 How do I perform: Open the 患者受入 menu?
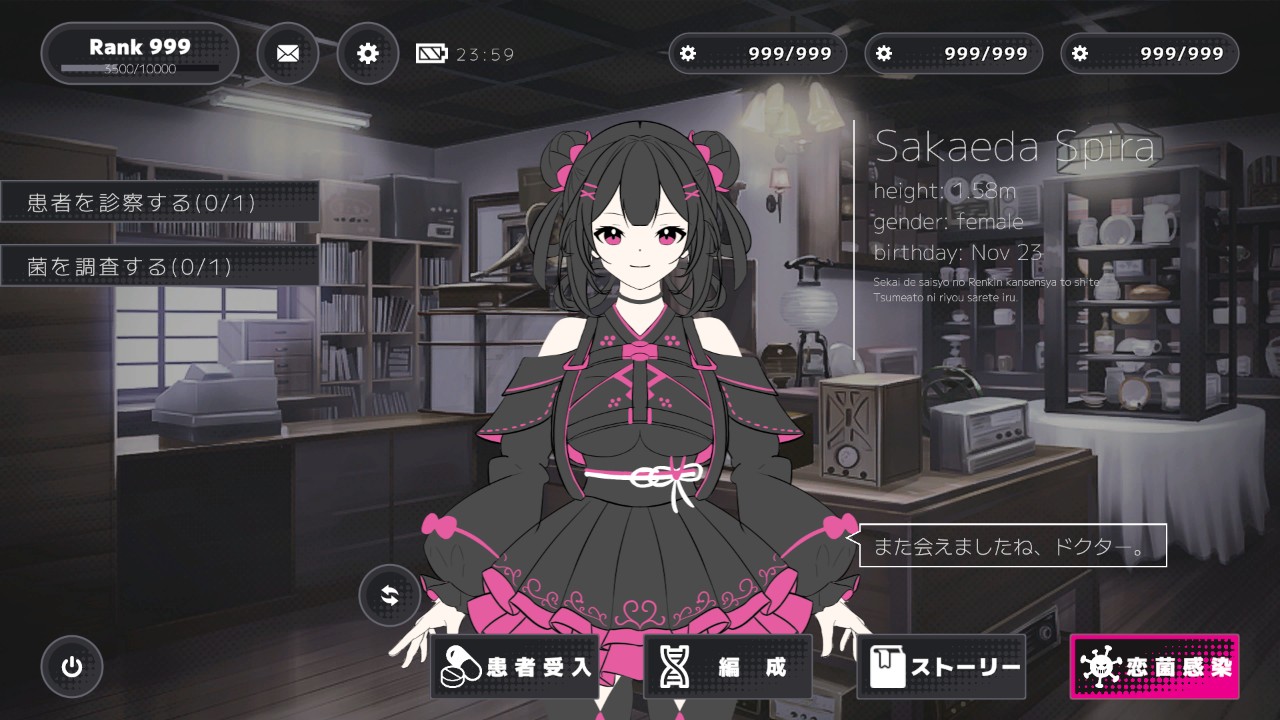[x=515, y=667]
